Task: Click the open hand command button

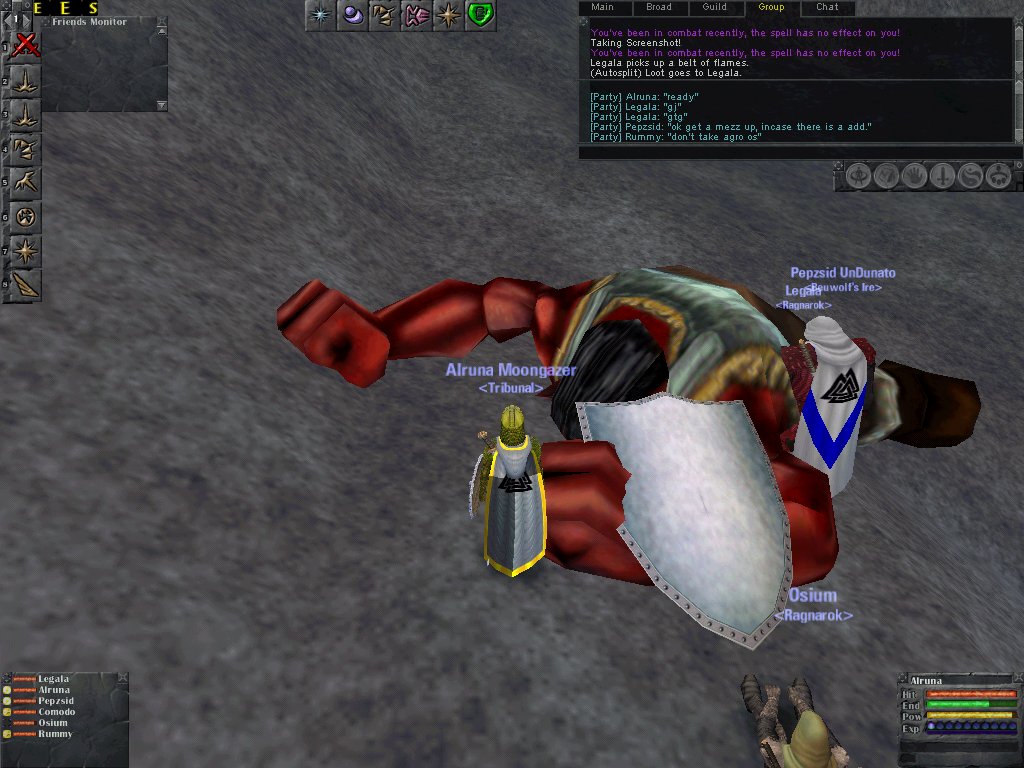Action: tap(914, 177)
